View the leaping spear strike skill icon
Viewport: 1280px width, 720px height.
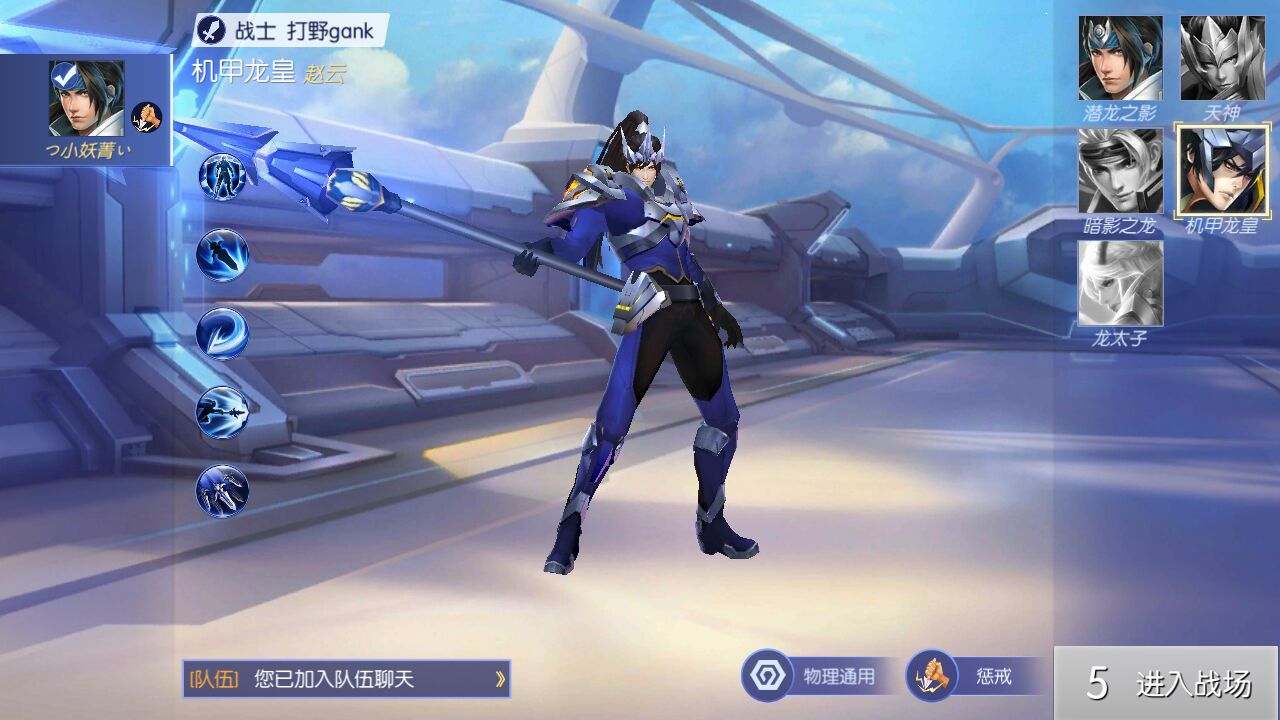pos(222,412)
